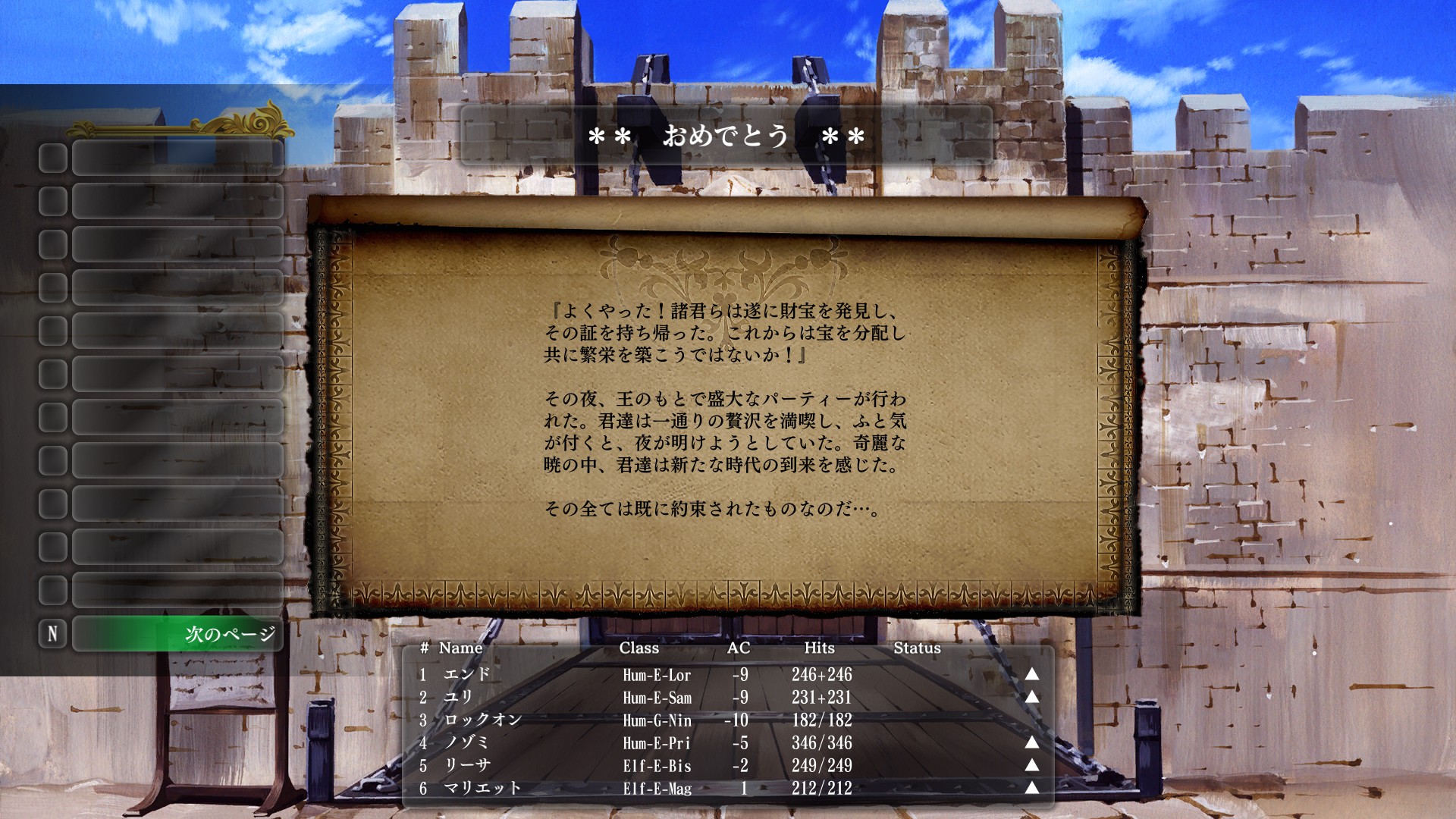Click the triangle toggle beside Elf-E-Bis リーサ
This screenshot has width=1456, height=819.
click(1031, 767)
